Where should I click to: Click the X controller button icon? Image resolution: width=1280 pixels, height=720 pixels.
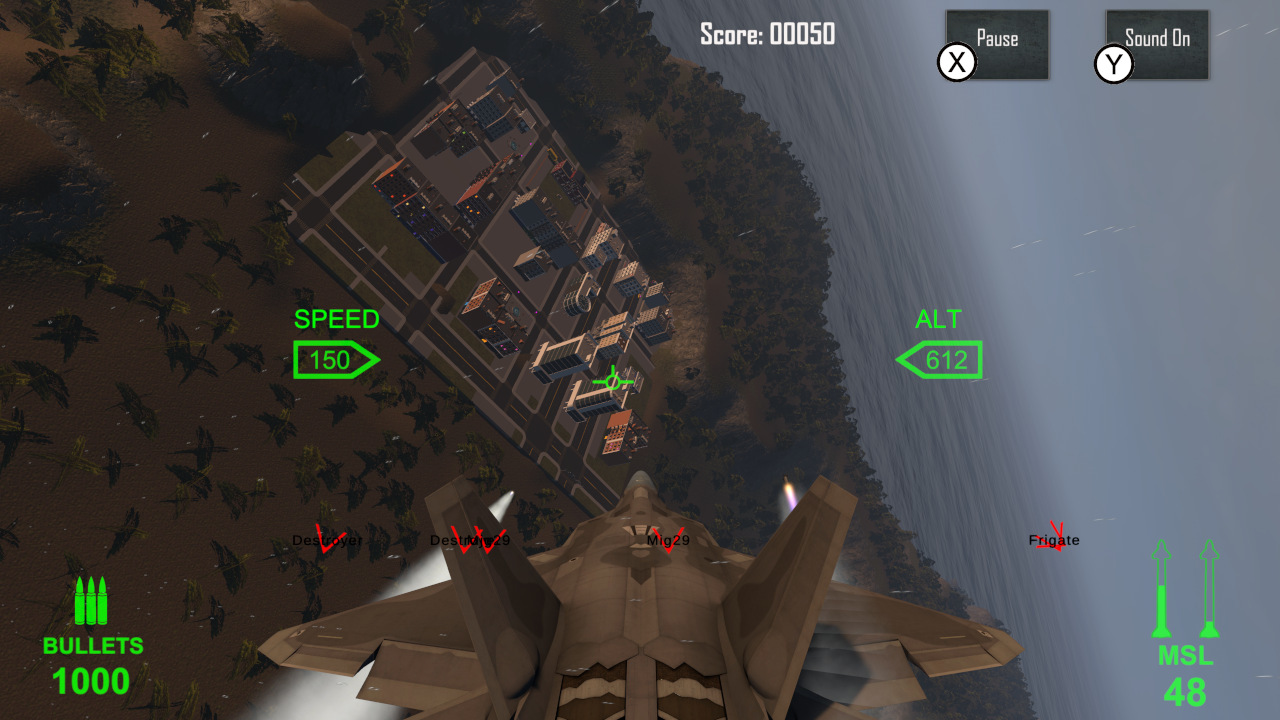[x=957, y=62]
